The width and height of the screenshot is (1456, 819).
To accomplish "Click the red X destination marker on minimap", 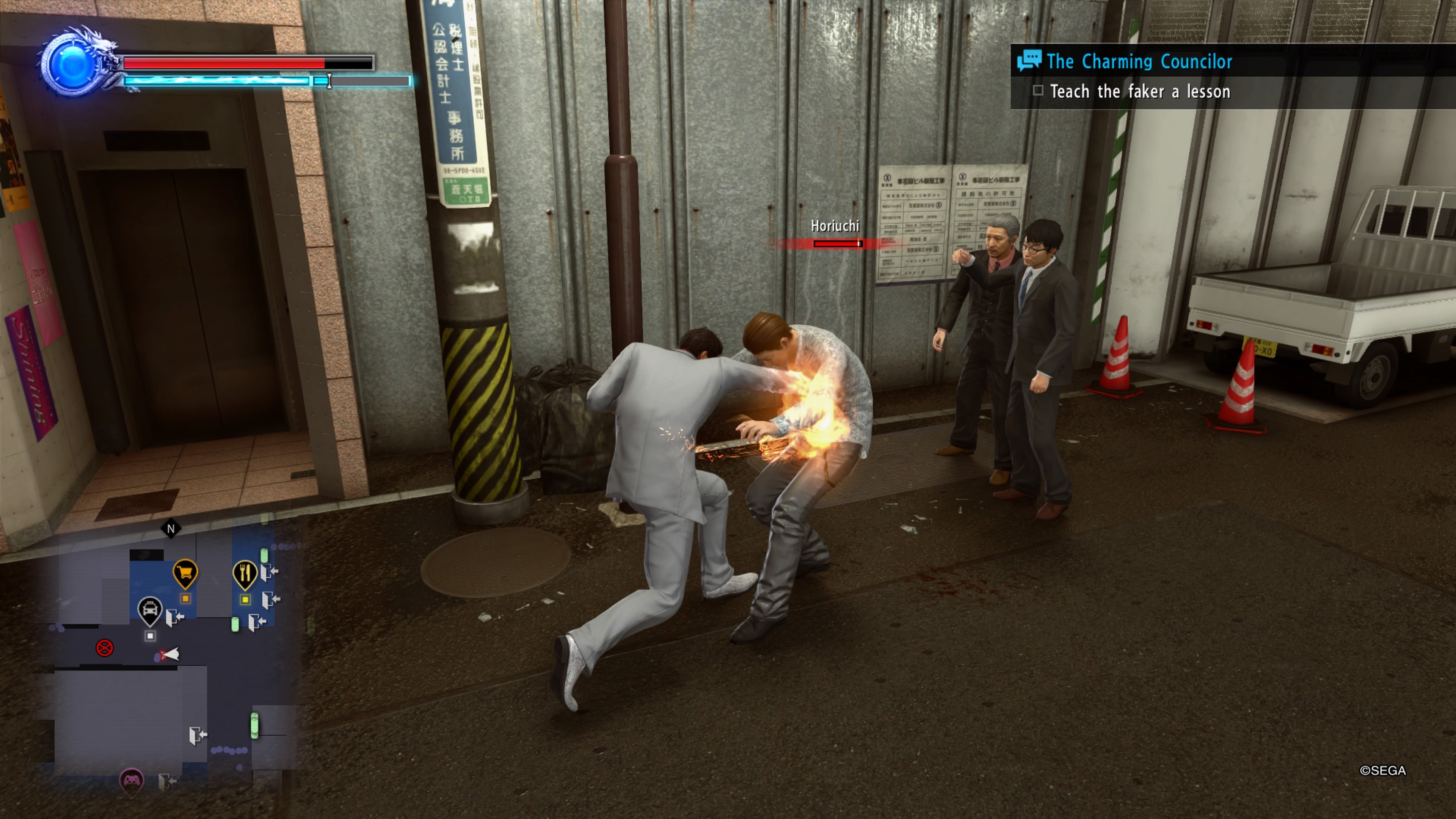I will (105, 648).
